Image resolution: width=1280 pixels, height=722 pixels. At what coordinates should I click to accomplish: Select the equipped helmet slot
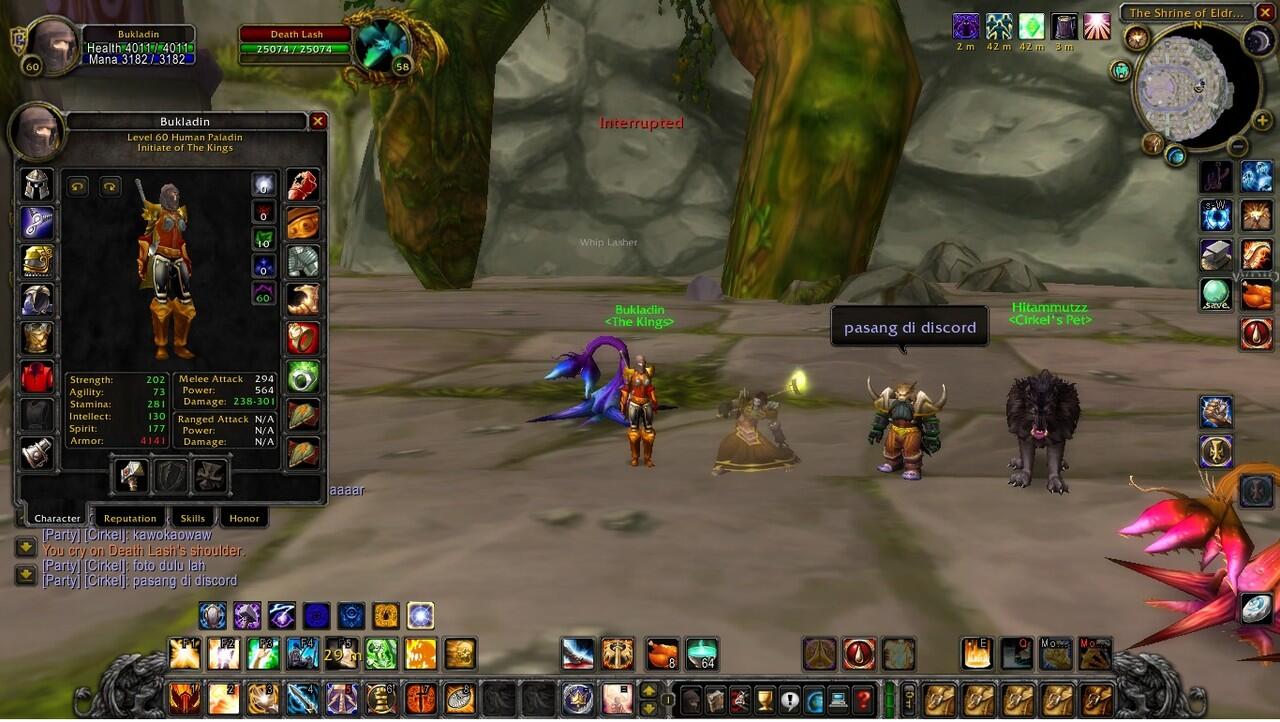[x=37, y=185]
